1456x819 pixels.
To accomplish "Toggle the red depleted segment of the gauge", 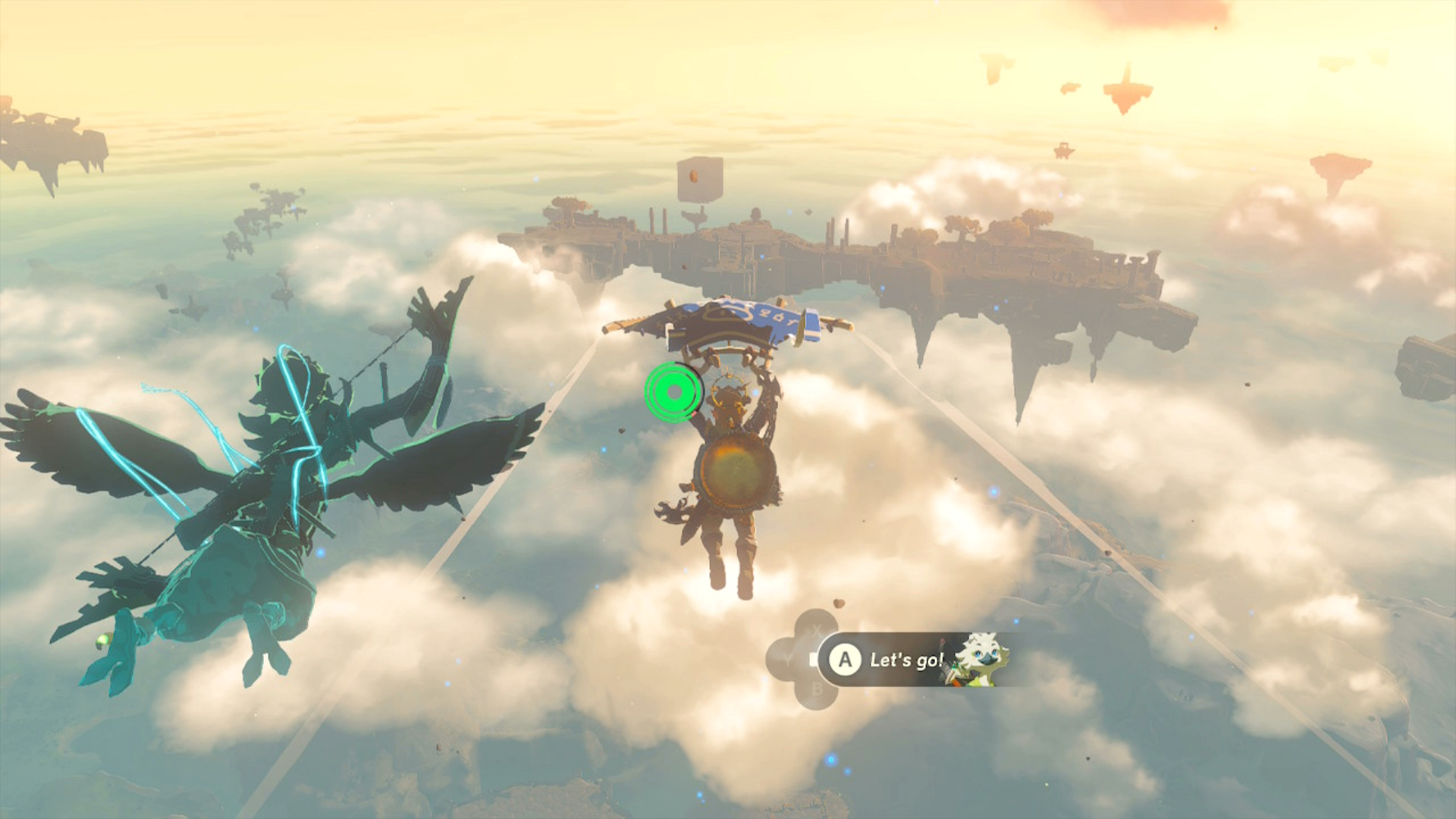I will pyautogui.click(x=694, y=413).
